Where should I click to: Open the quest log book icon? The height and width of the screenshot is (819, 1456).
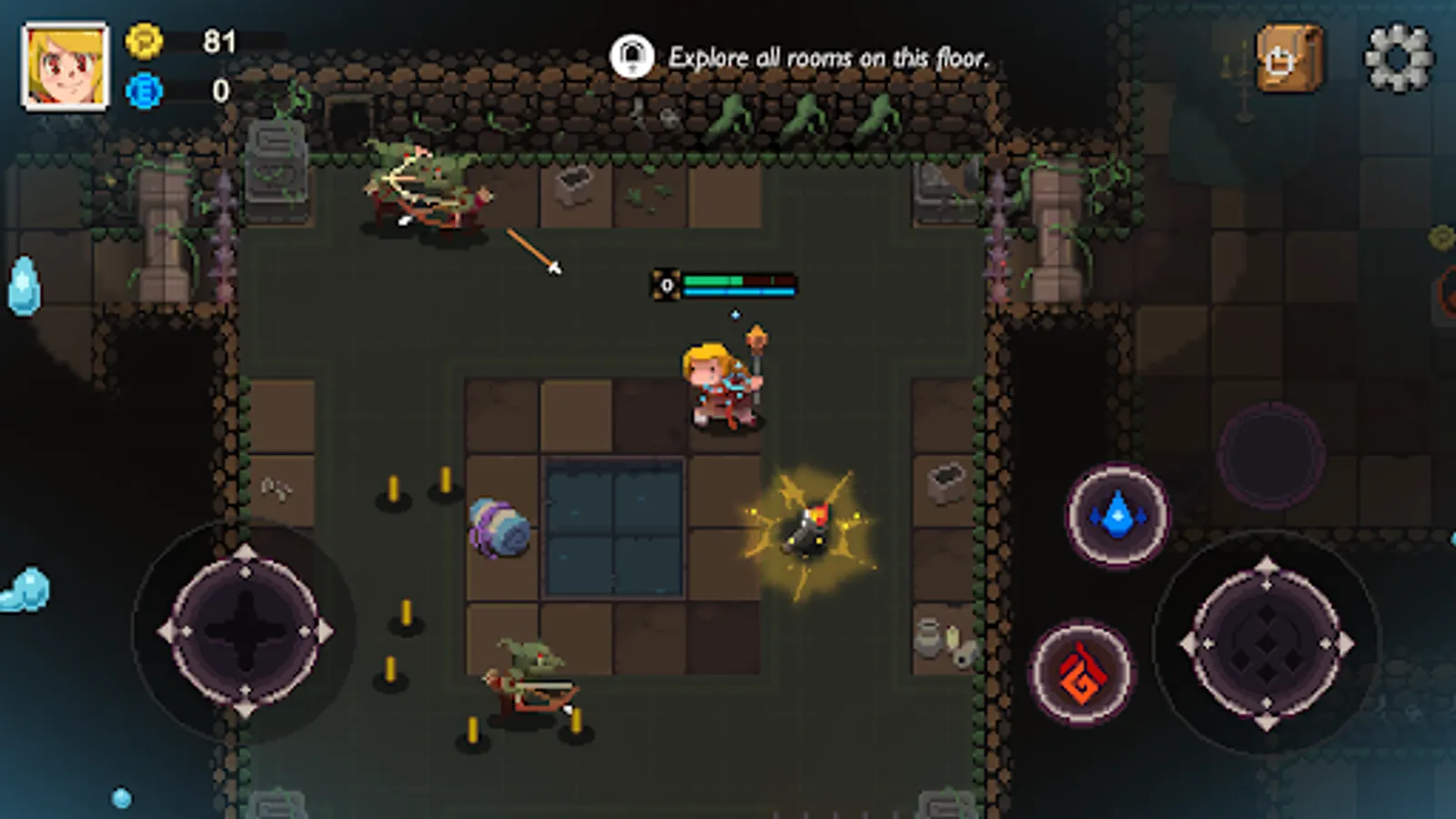[1285, 56]
